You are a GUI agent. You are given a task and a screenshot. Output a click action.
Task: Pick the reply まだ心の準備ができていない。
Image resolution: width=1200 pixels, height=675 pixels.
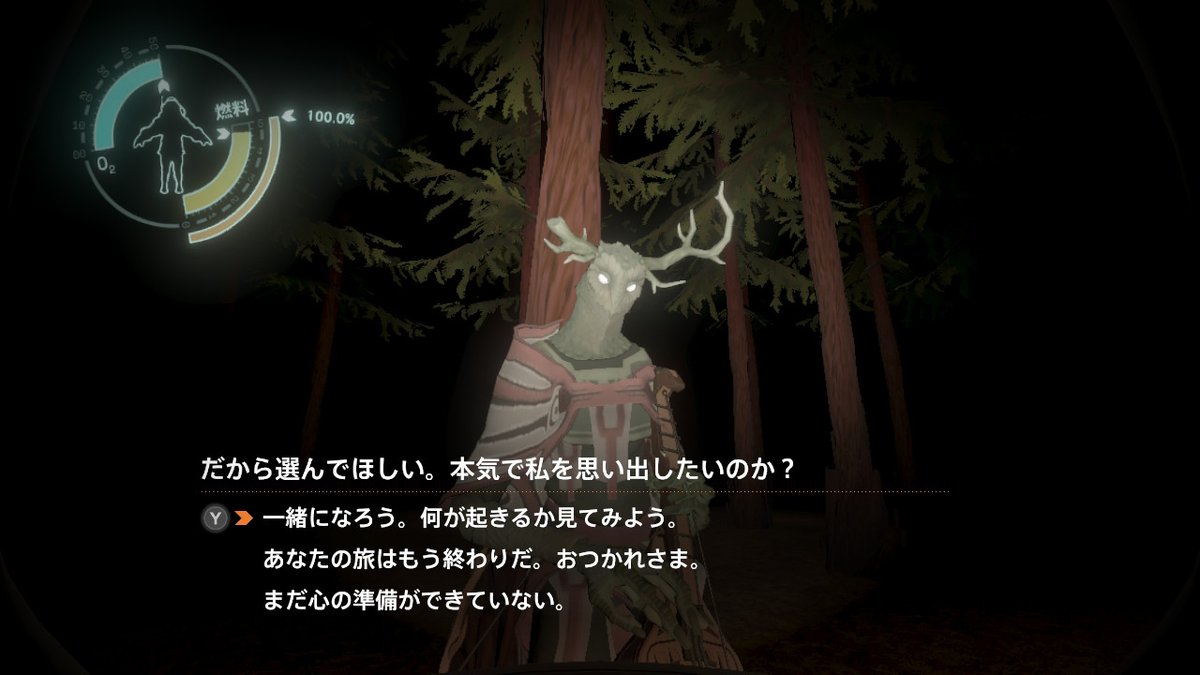(414, 603)
